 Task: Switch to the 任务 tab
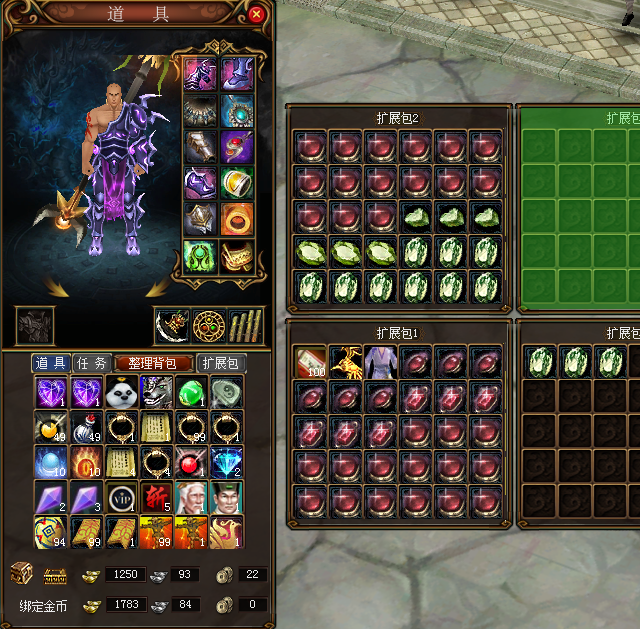92,363
